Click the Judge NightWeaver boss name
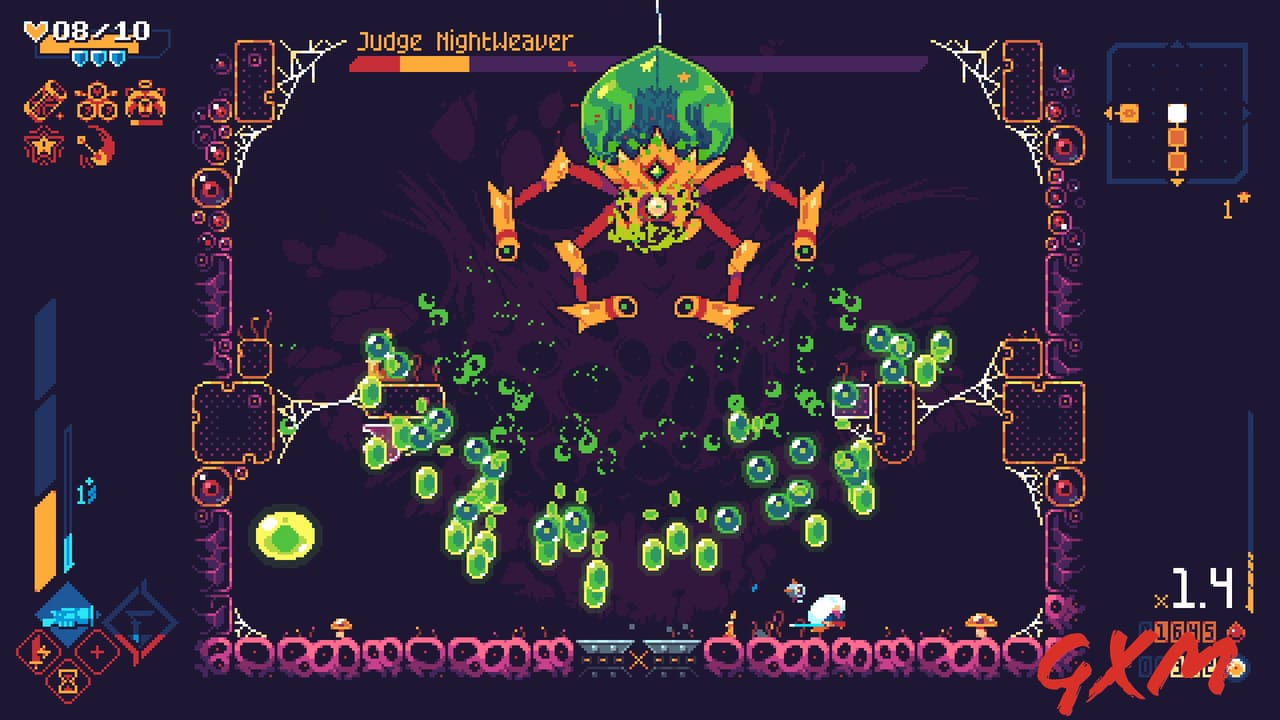Screen dimensions: 1280x720 (468, 42)
